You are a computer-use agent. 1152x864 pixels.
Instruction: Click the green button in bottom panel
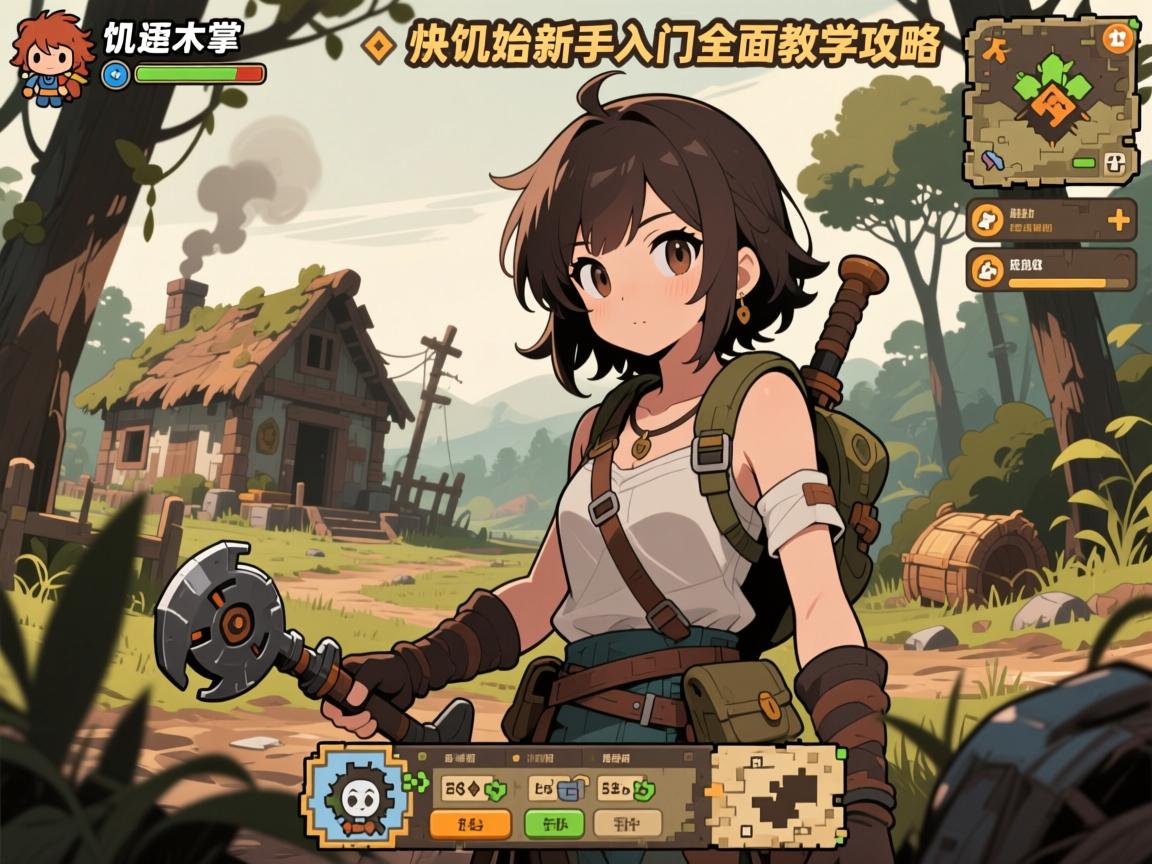coord(553,825)
